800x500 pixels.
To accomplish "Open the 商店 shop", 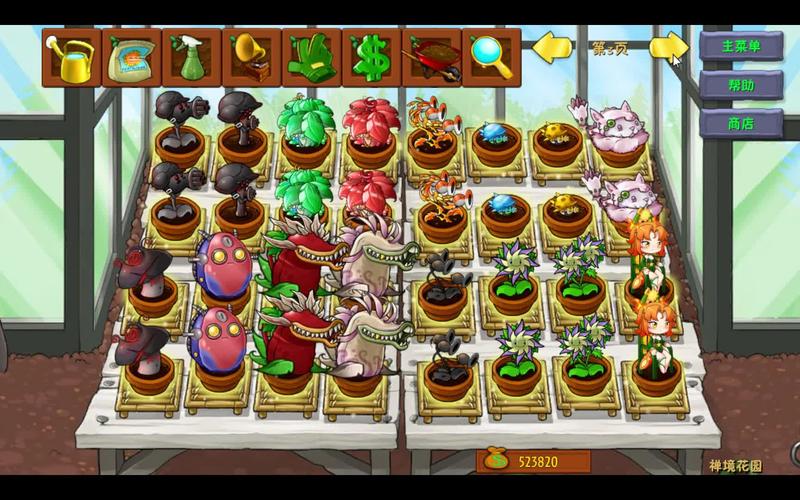I will [741, 124].
